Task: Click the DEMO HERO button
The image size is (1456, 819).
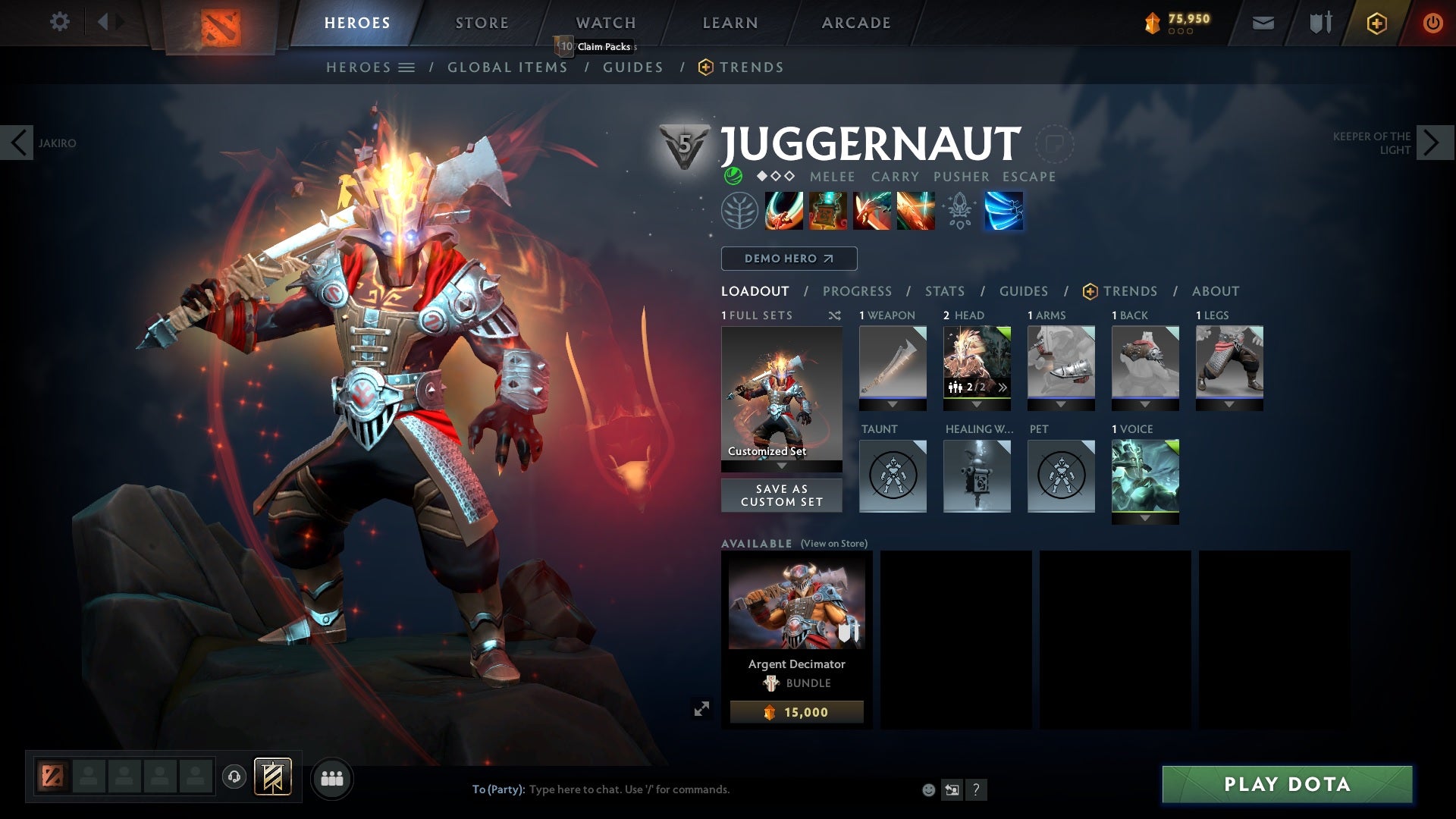Action: click(789, 259)
